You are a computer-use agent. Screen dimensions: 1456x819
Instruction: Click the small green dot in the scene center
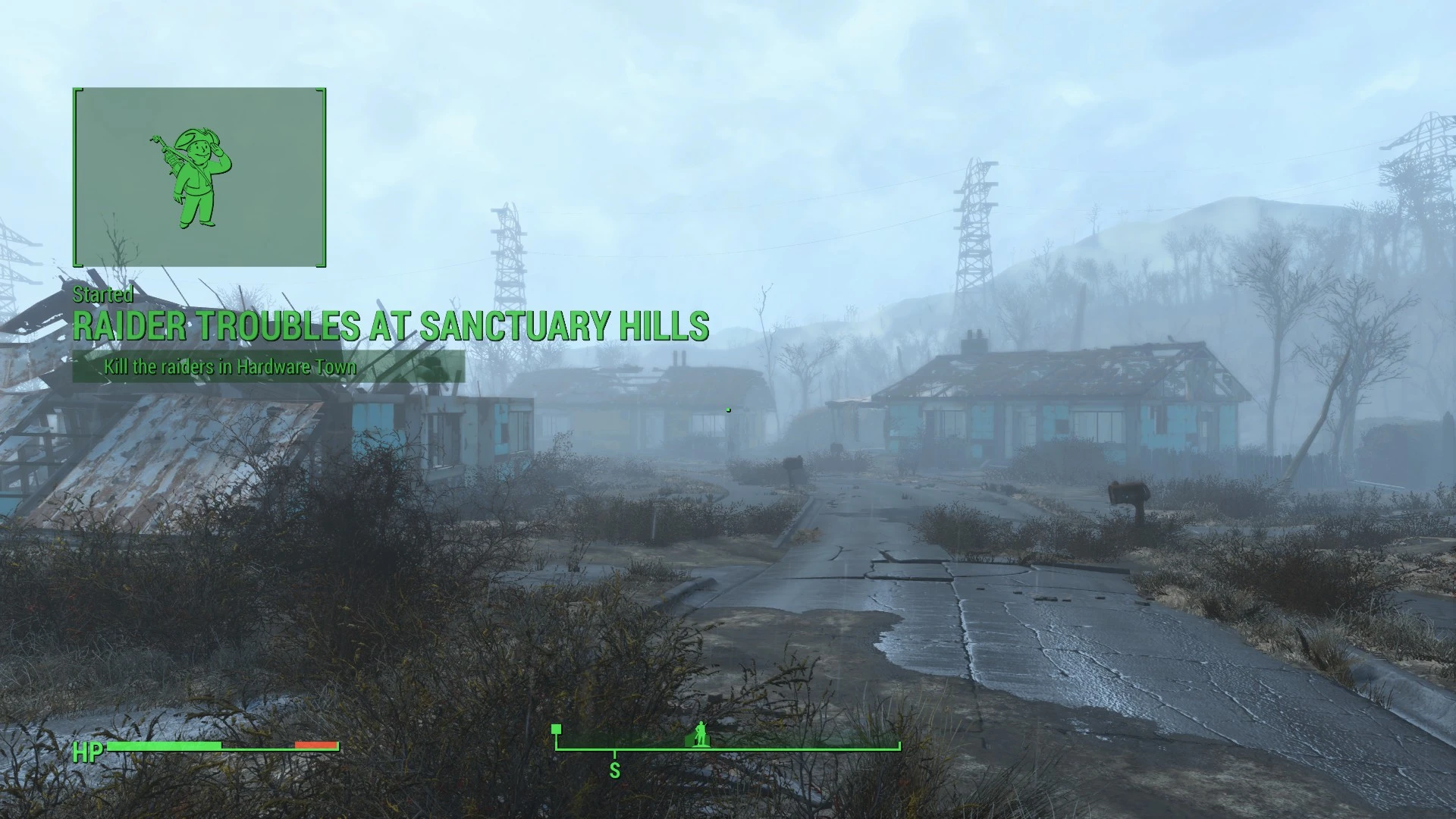point(728,409)
